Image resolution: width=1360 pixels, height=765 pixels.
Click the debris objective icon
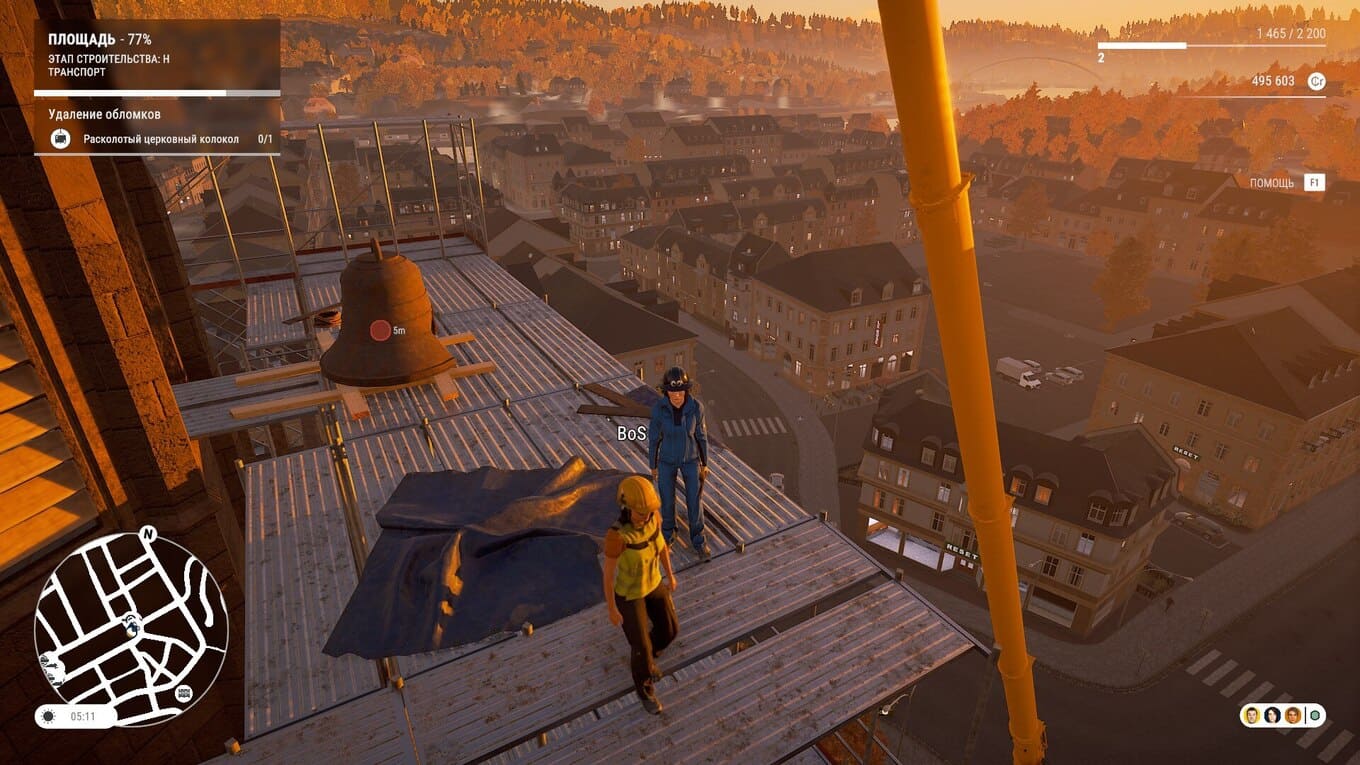[x=61, y=139]
